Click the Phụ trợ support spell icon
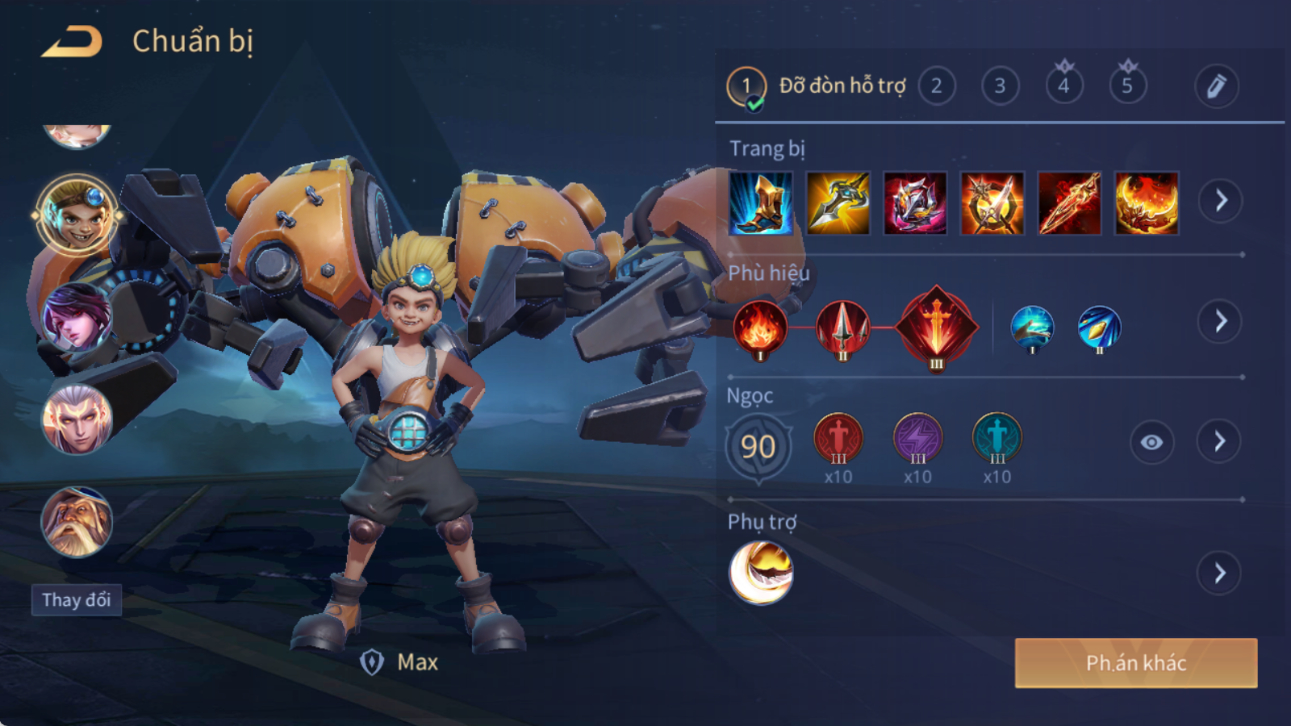The height and width of the screenshot is (726, 1291). pos(761,573)
